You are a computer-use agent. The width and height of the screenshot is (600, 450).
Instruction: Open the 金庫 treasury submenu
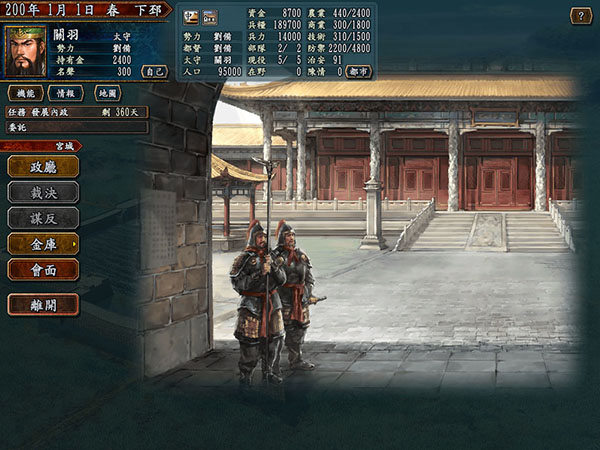(43, 243)
